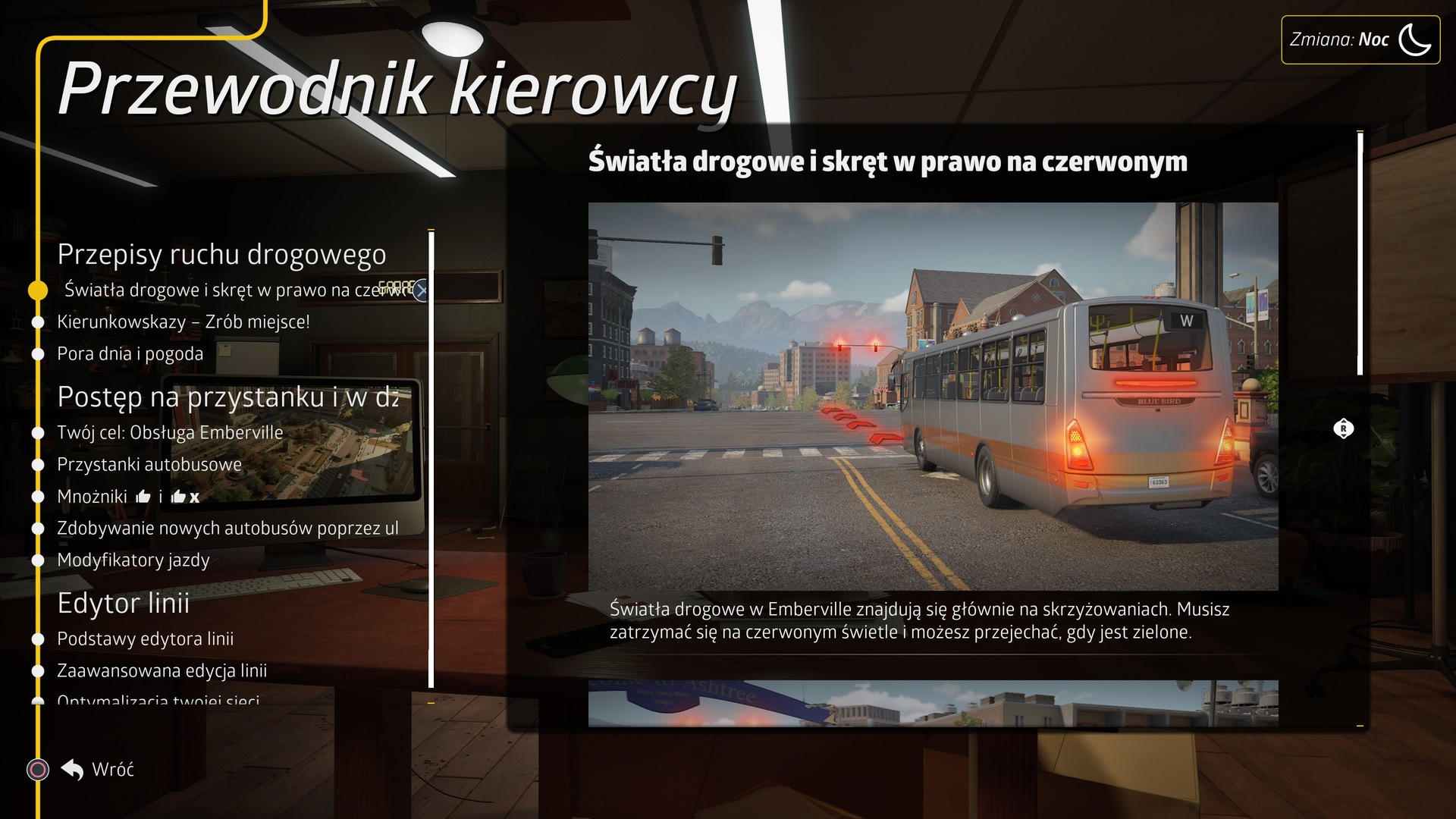Select the bullet for Przystanki autobusowe
Image resolution: width=1456 pixels, height=819 pixels.
tap(37, 464)
